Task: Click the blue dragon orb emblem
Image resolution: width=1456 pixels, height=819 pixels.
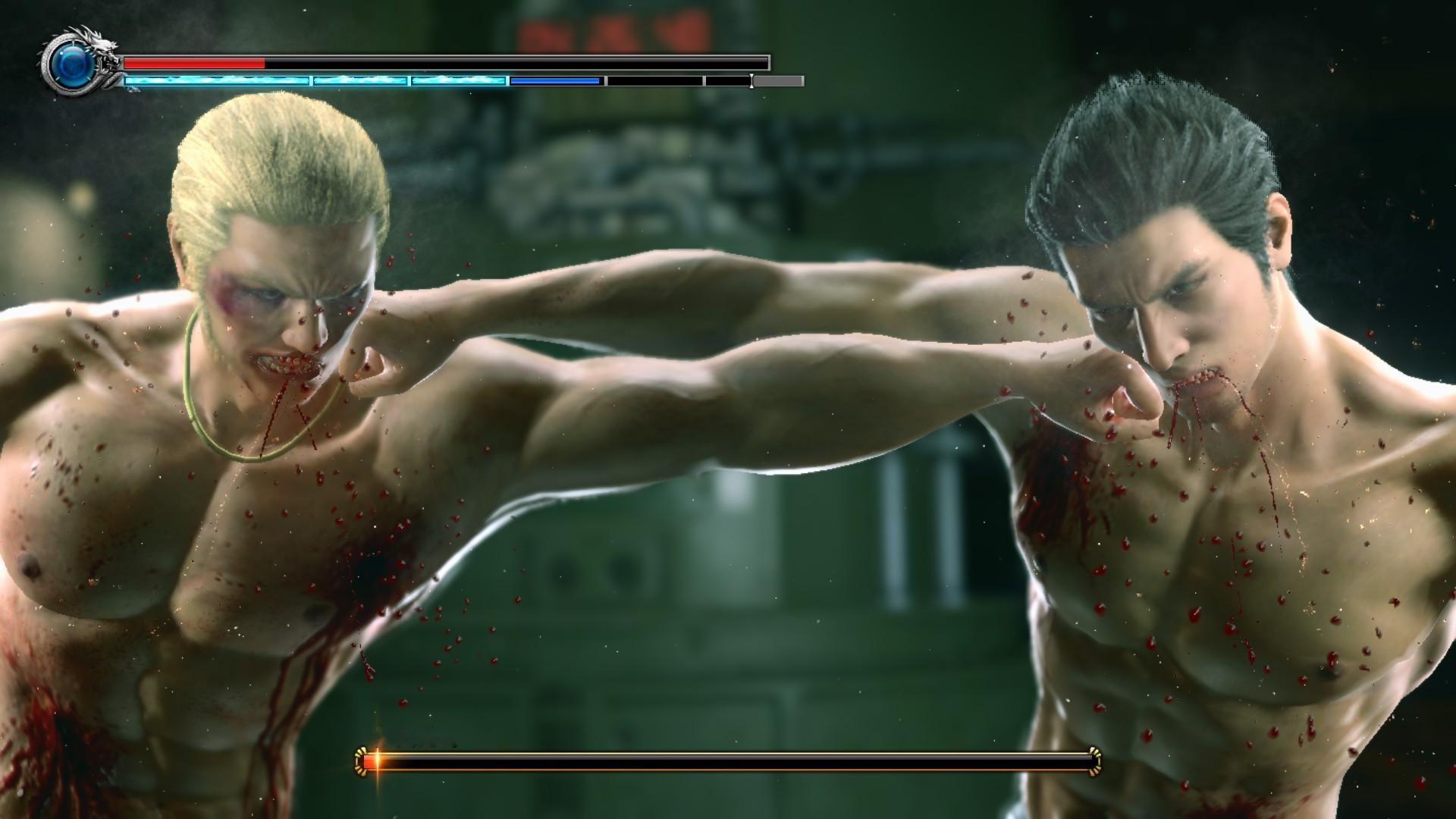Action: click(x=73, y=66)
